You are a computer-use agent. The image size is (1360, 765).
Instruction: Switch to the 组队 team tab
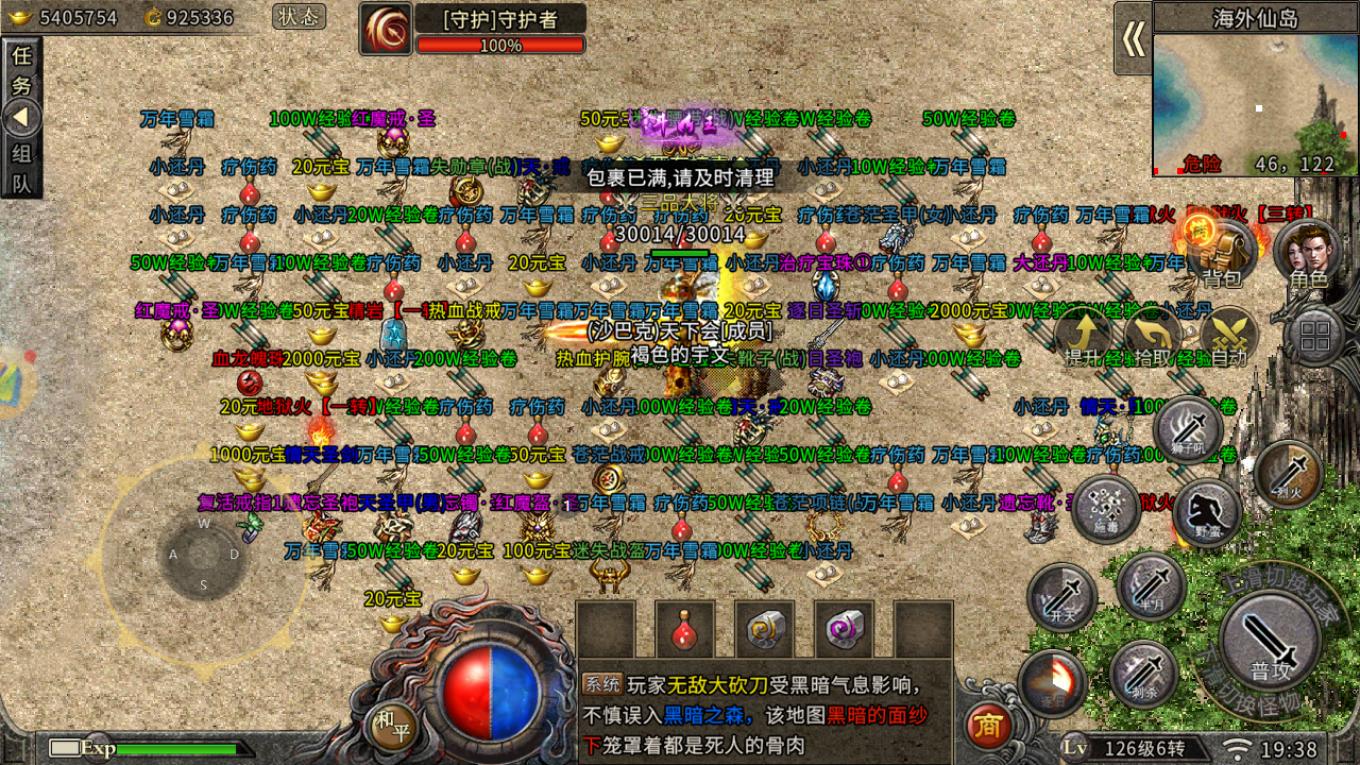[21, 167]
